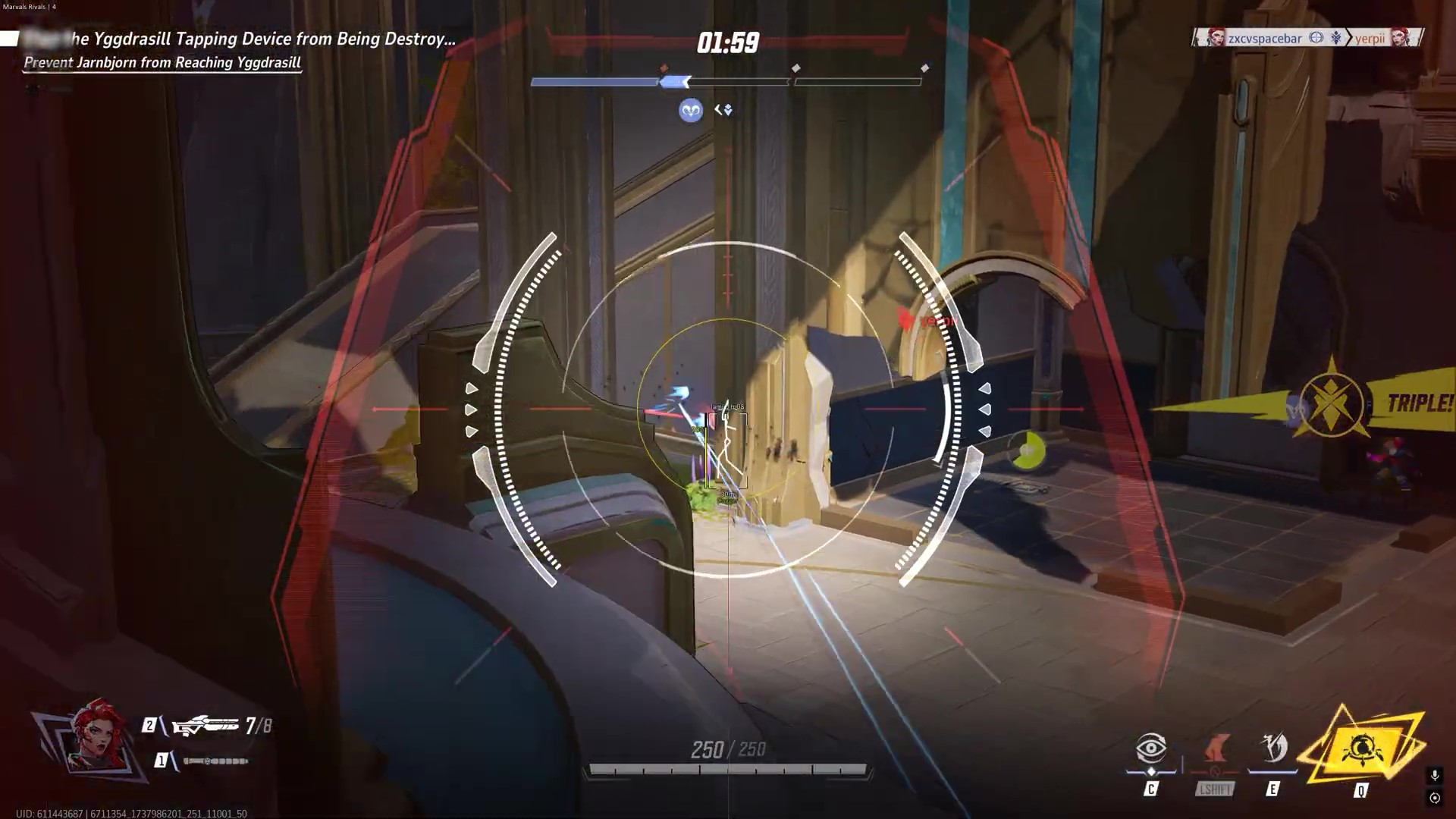Click the Prevent Jarnbjorn objective text

tap(162, 63)
